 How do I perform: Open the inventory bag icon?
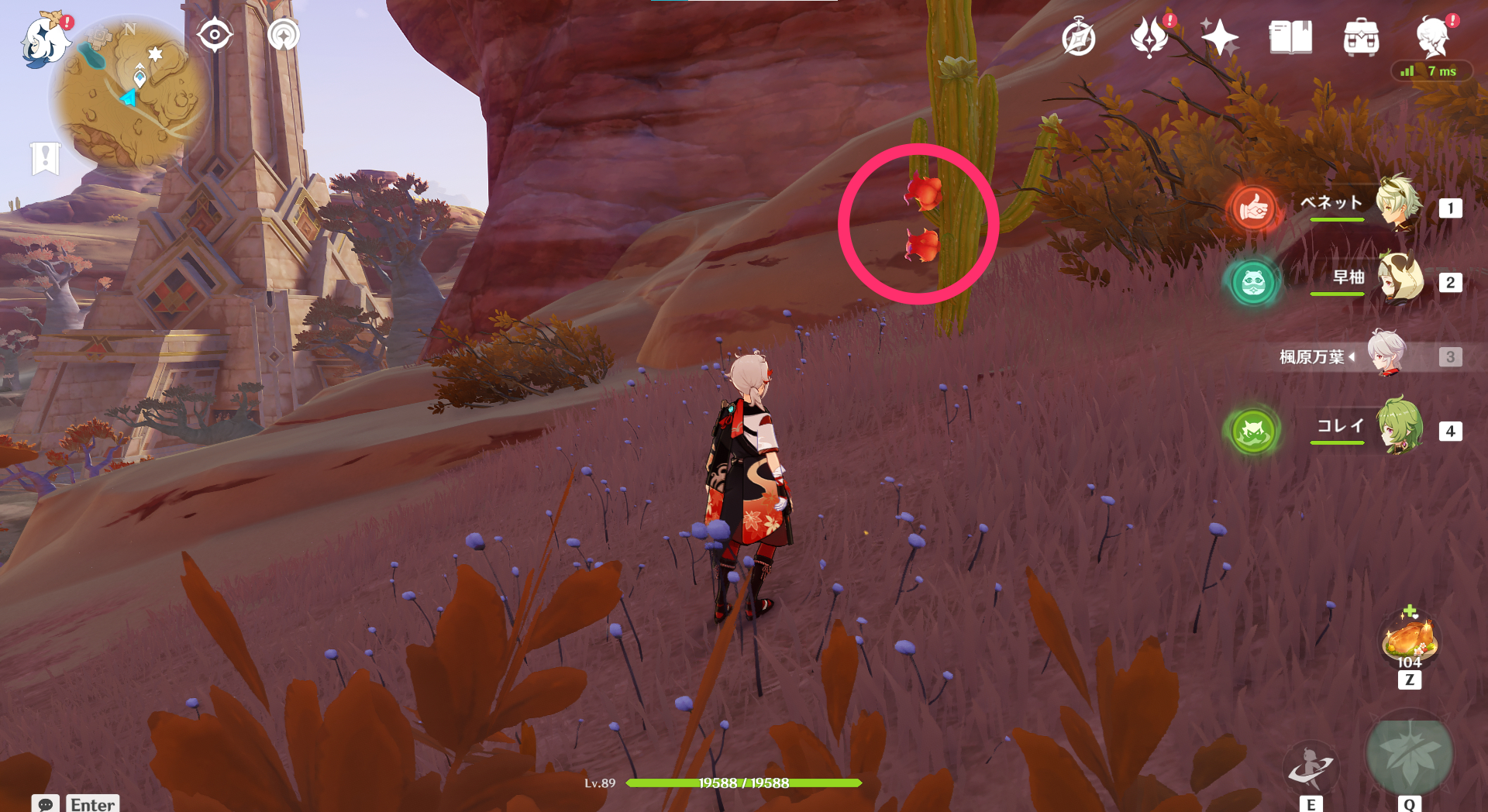pos(1362,36)
